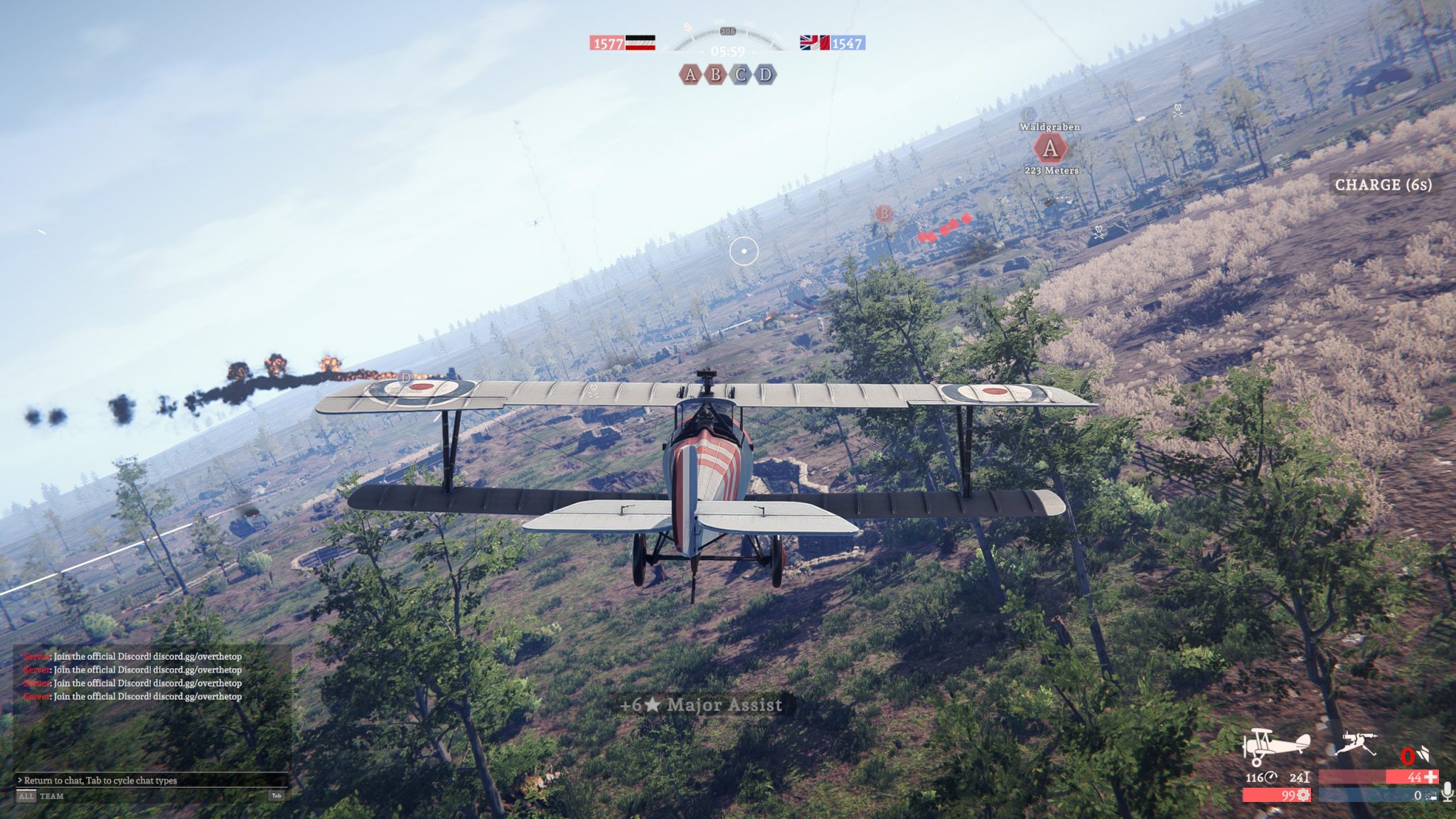1456x819 pixels.
Task: Switch to the TEAM chat channel
Action: pos(52,796)
